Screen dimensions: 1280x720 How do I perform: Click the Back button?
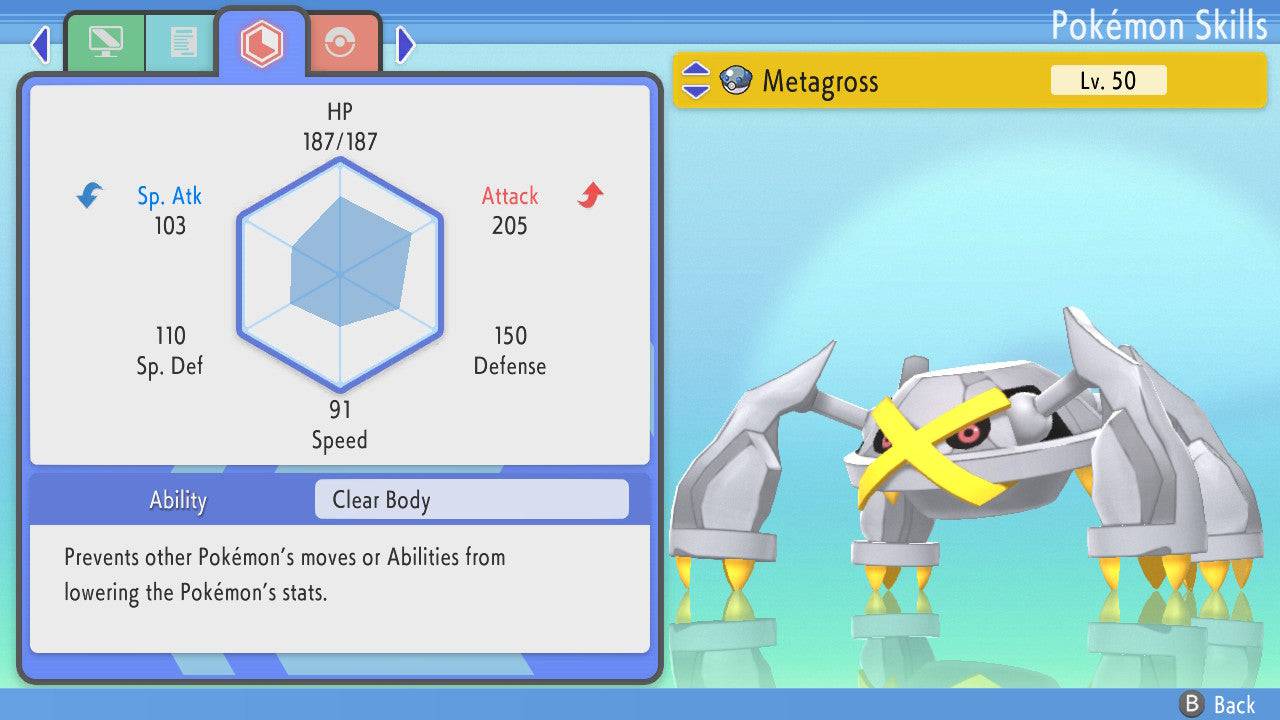1217,704
